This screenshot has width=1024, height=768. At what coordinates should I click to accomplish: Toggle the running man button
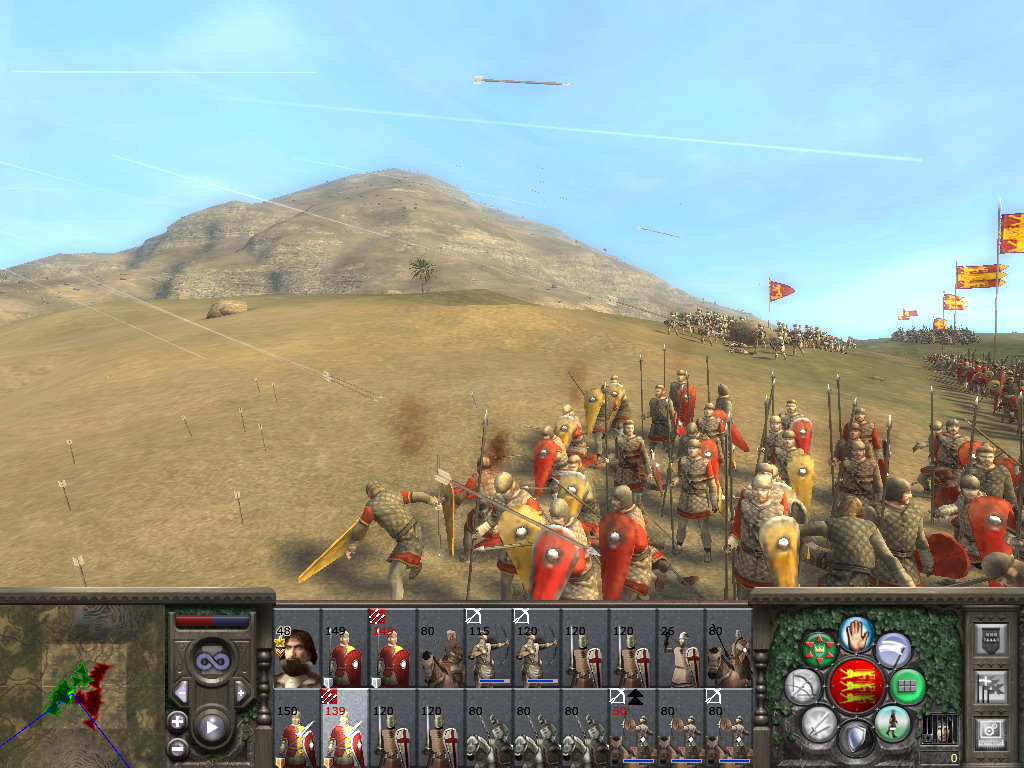coord(892,723)
